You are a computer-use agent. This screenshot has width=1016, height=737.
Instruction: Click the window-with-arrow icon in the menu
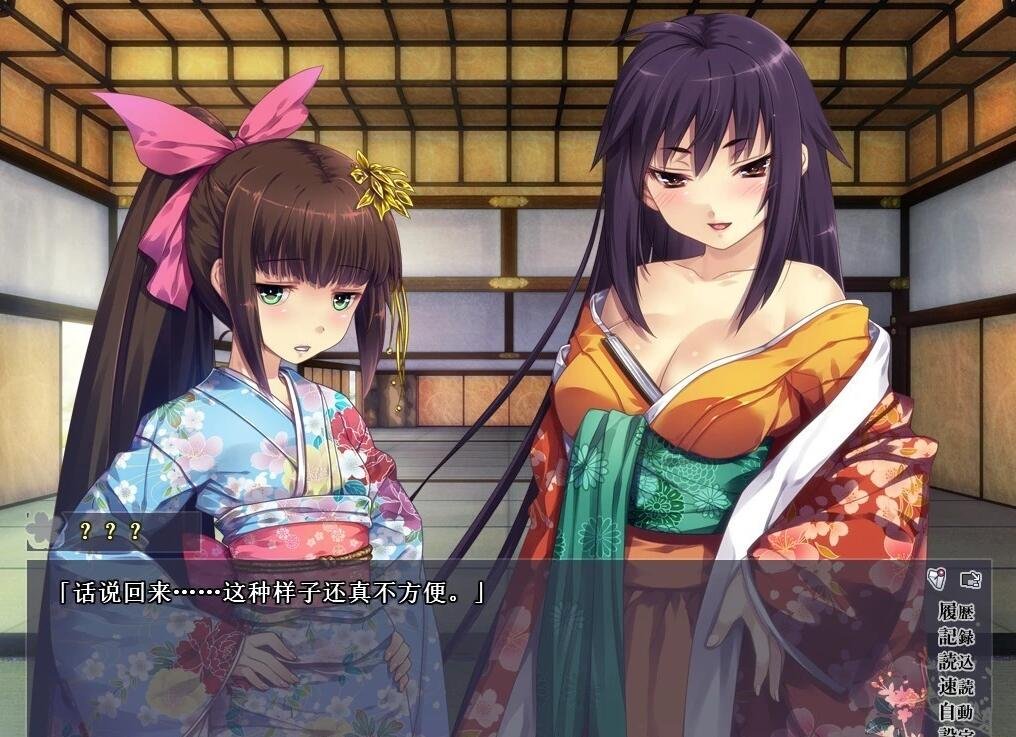tap(970, 578)
